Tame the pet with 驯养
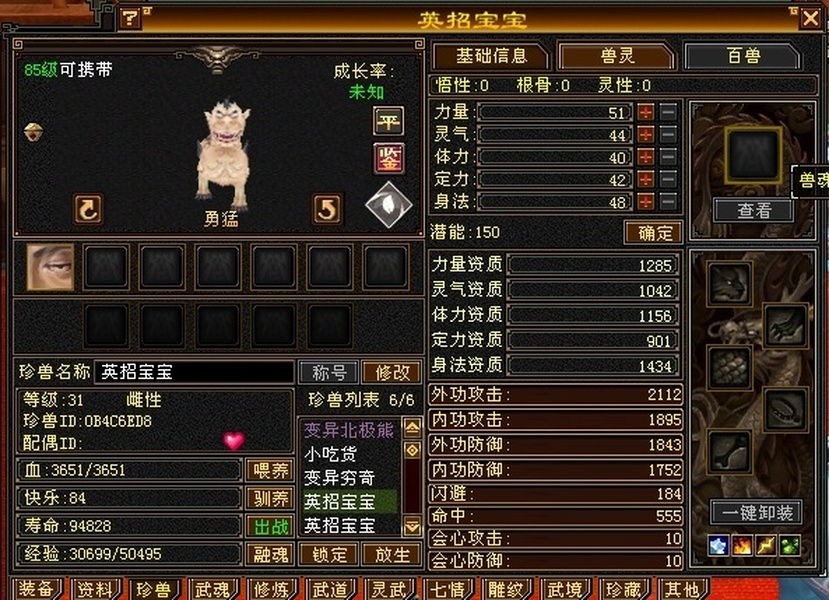 pyautogui.click(x=269, y=498)
